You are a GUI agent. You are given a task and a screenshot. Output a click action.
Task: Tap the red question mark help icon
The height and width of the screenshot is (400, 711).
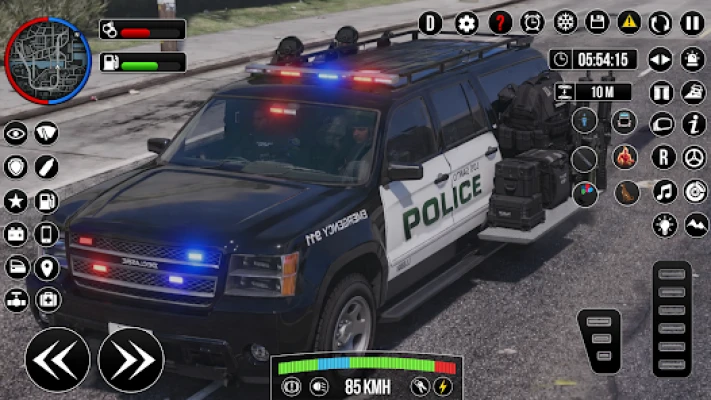pyautogui.click(x=499, y=23)
